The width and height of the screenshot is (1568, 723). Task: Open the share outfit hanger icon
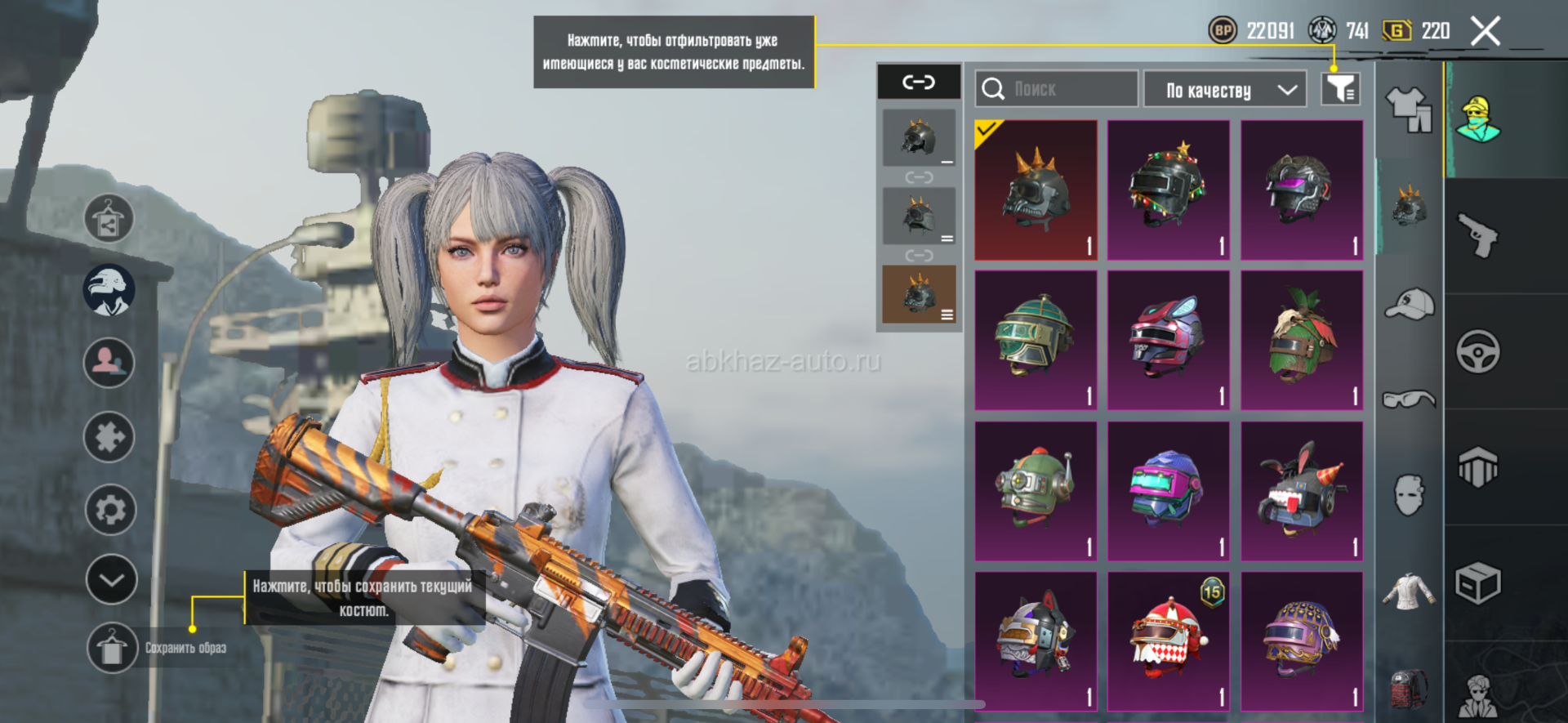(x=109, y=219)
